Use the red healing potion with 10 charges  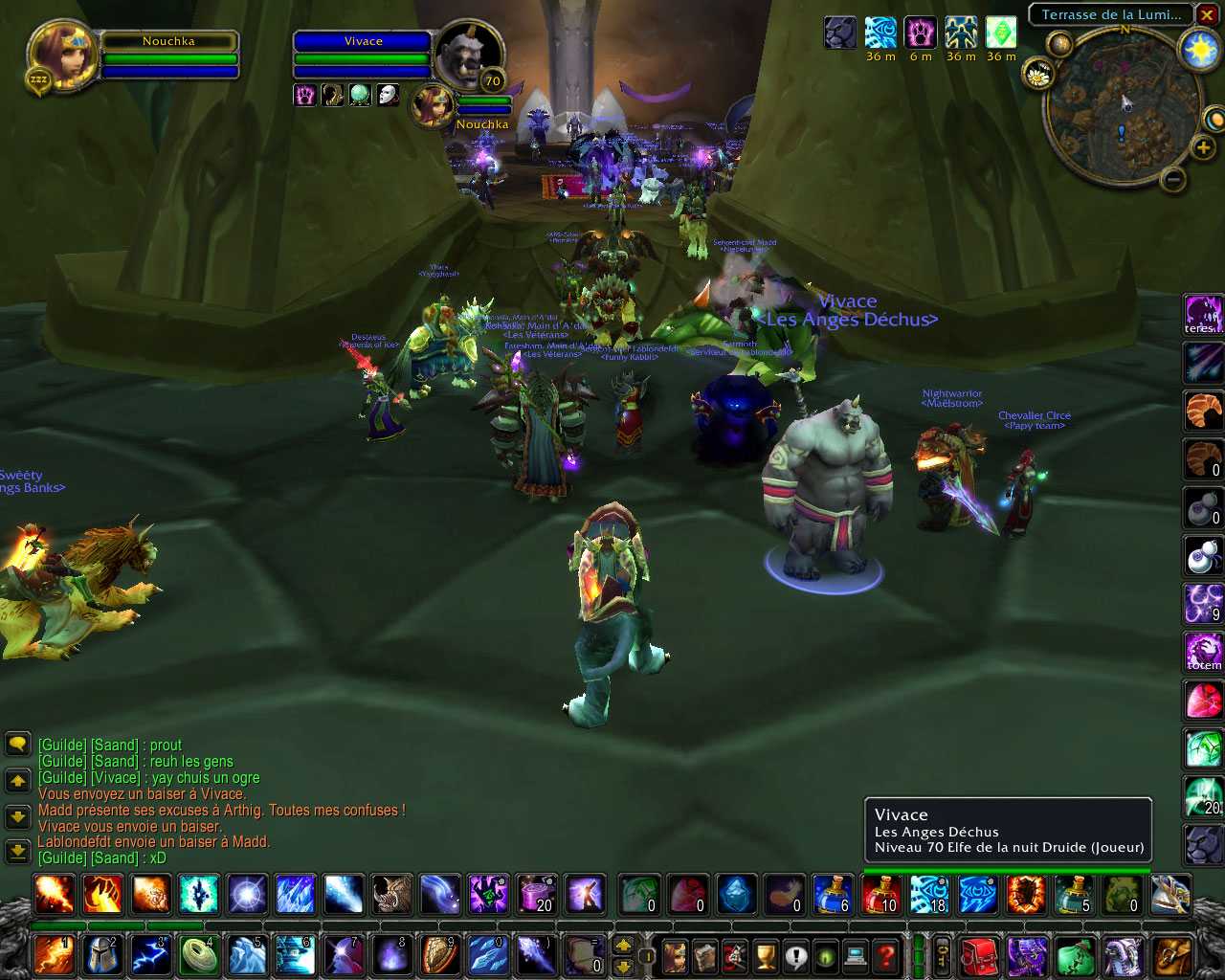[881, 895]
